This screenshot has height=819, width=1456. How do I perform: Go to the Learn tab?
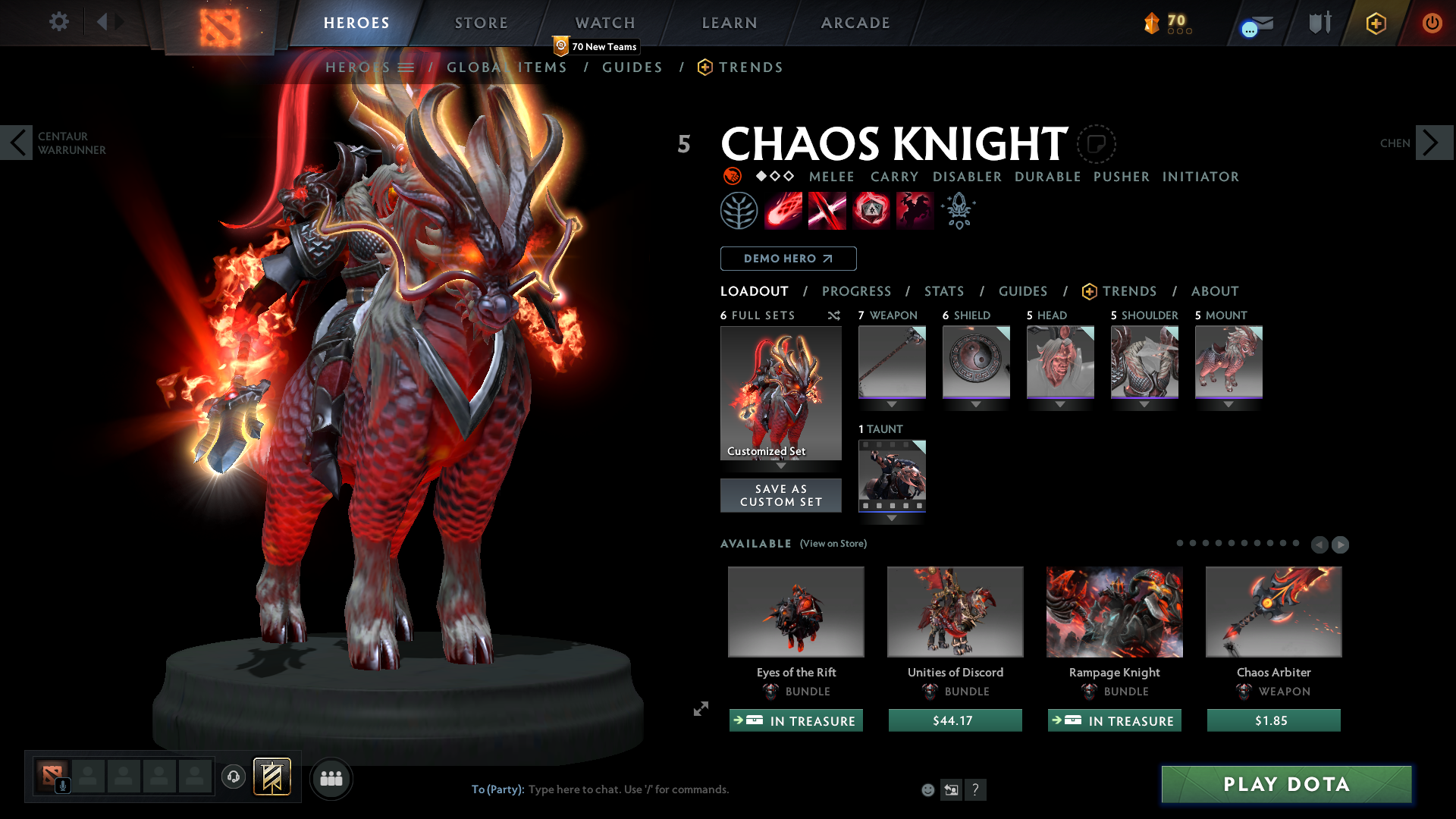click(x=729, y=23)
